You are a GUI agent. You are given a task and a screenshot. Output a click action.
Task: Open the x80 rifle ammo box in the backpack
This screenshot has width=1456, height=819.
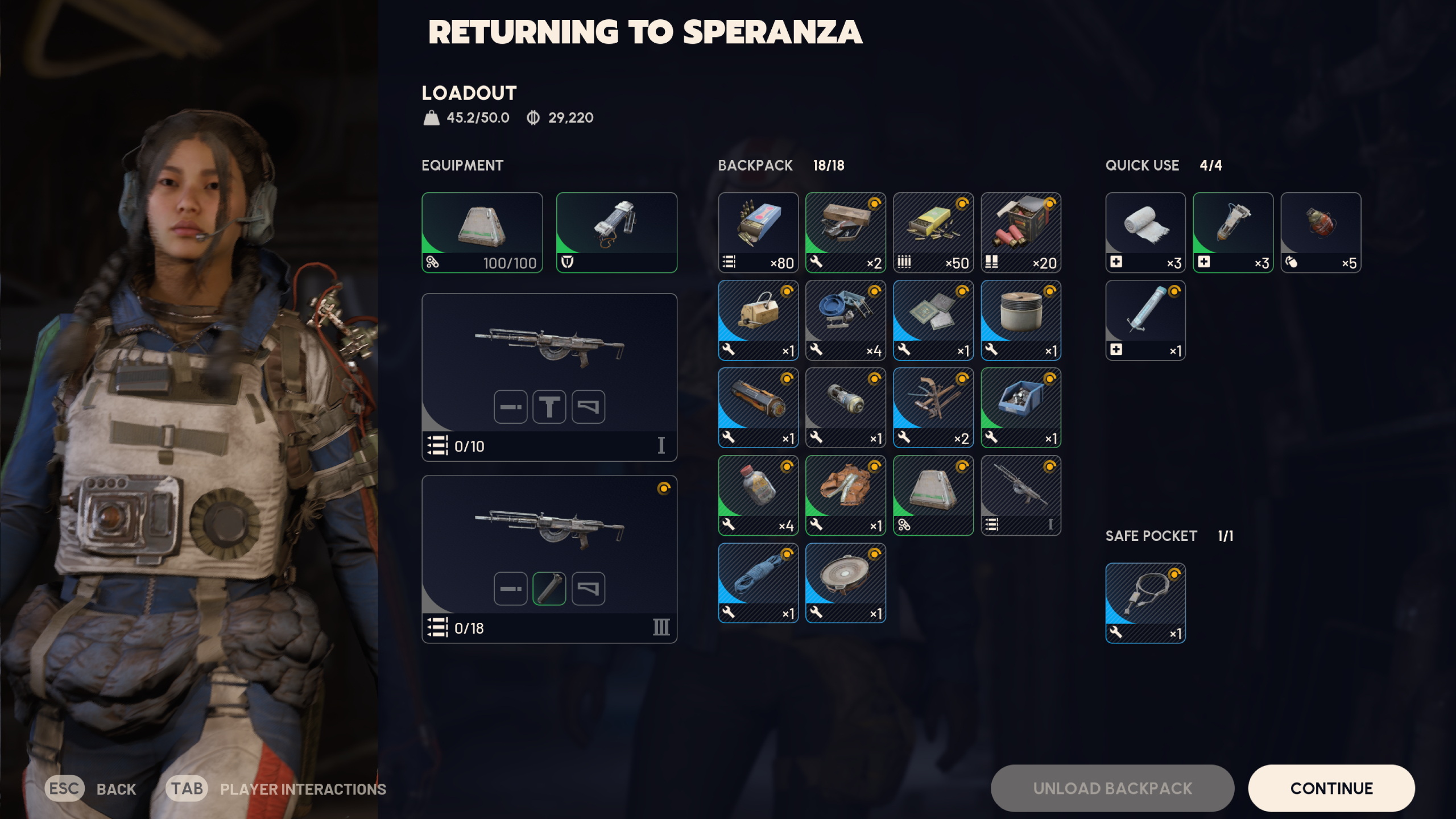[x=758, y=232]
